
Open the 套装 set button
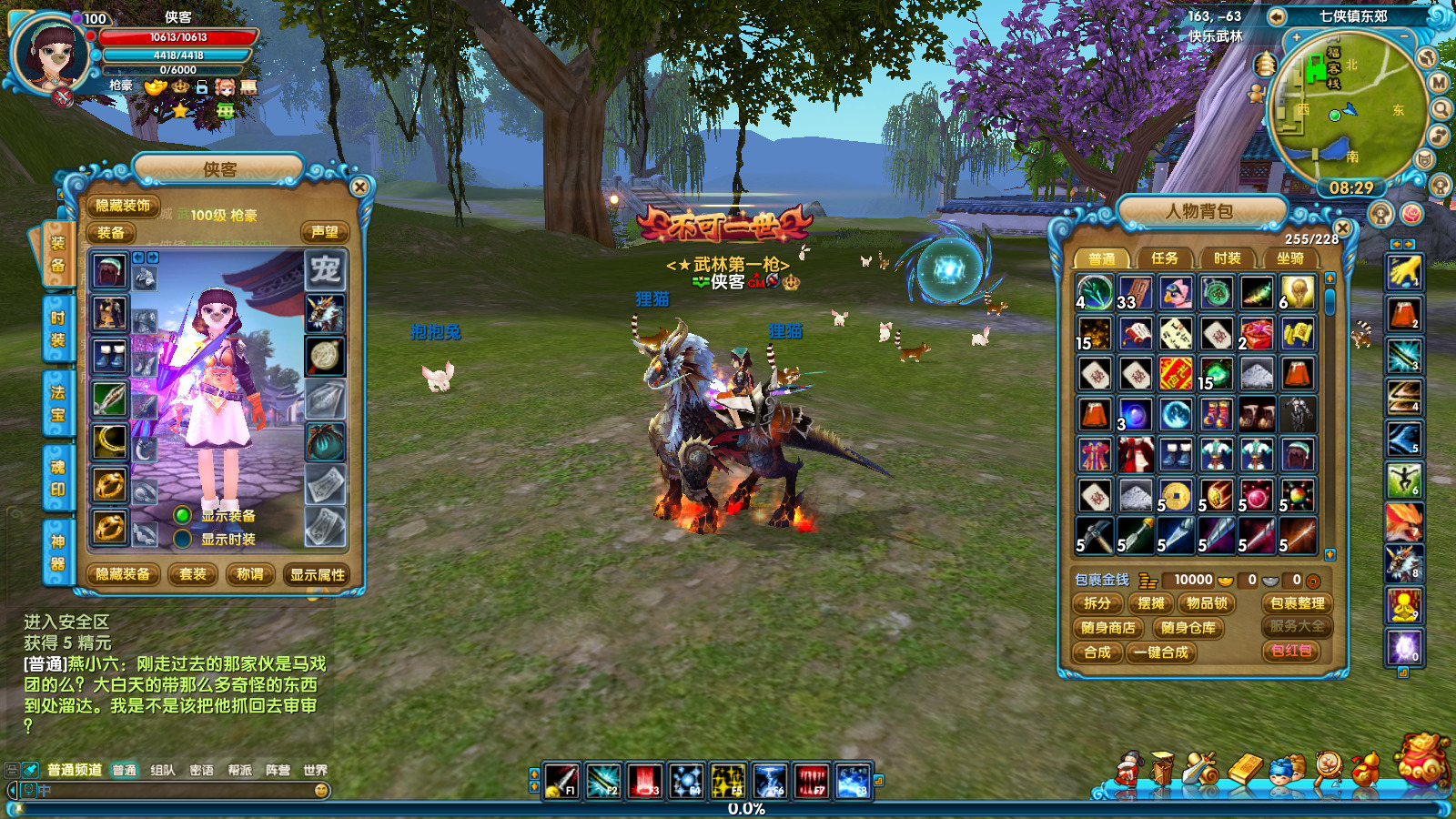coord(193,574)
